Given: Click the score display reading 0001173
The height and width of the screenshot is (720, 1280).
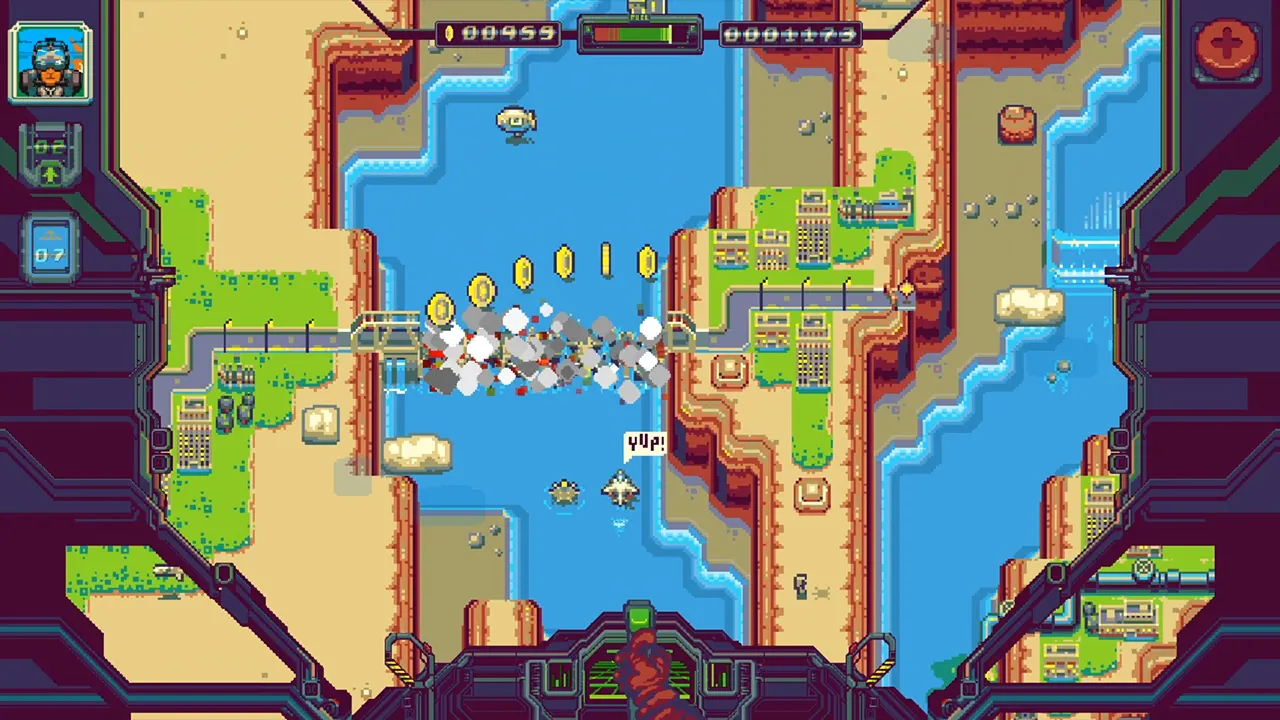Looking at the screenshot, I should pos(790,33).
